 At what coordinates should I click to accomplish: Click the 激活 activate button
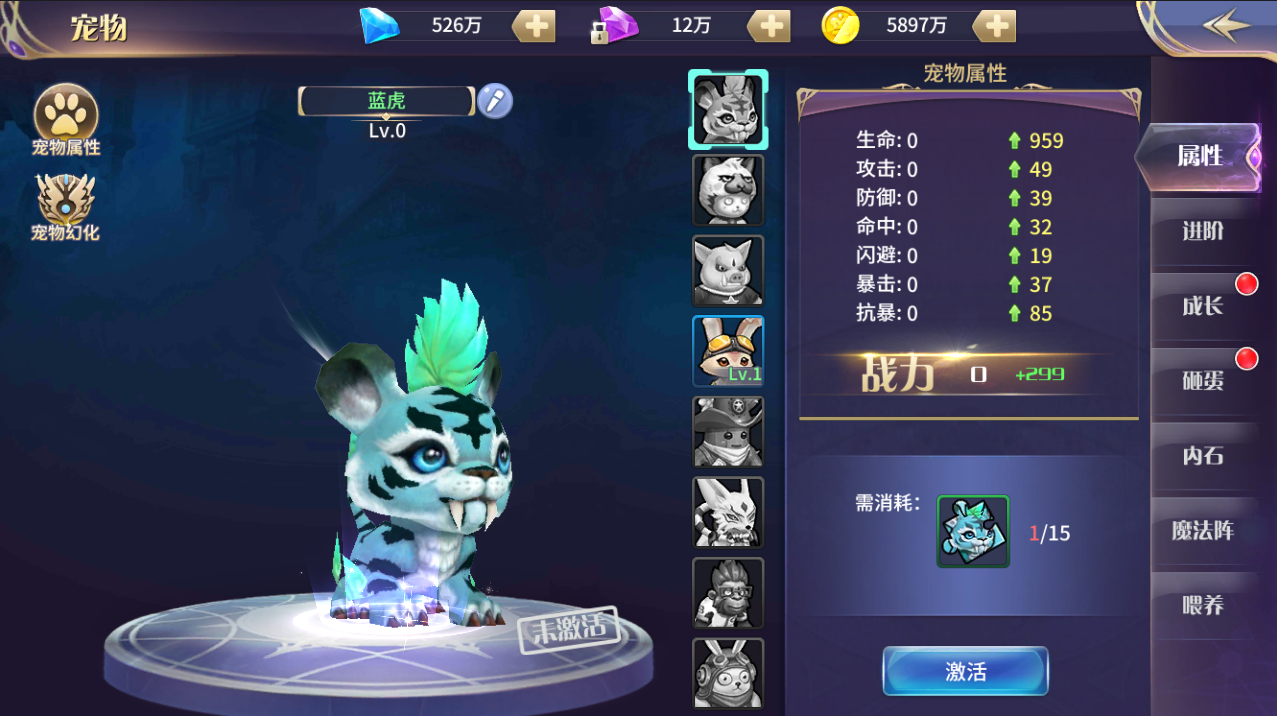click(965, 671)
